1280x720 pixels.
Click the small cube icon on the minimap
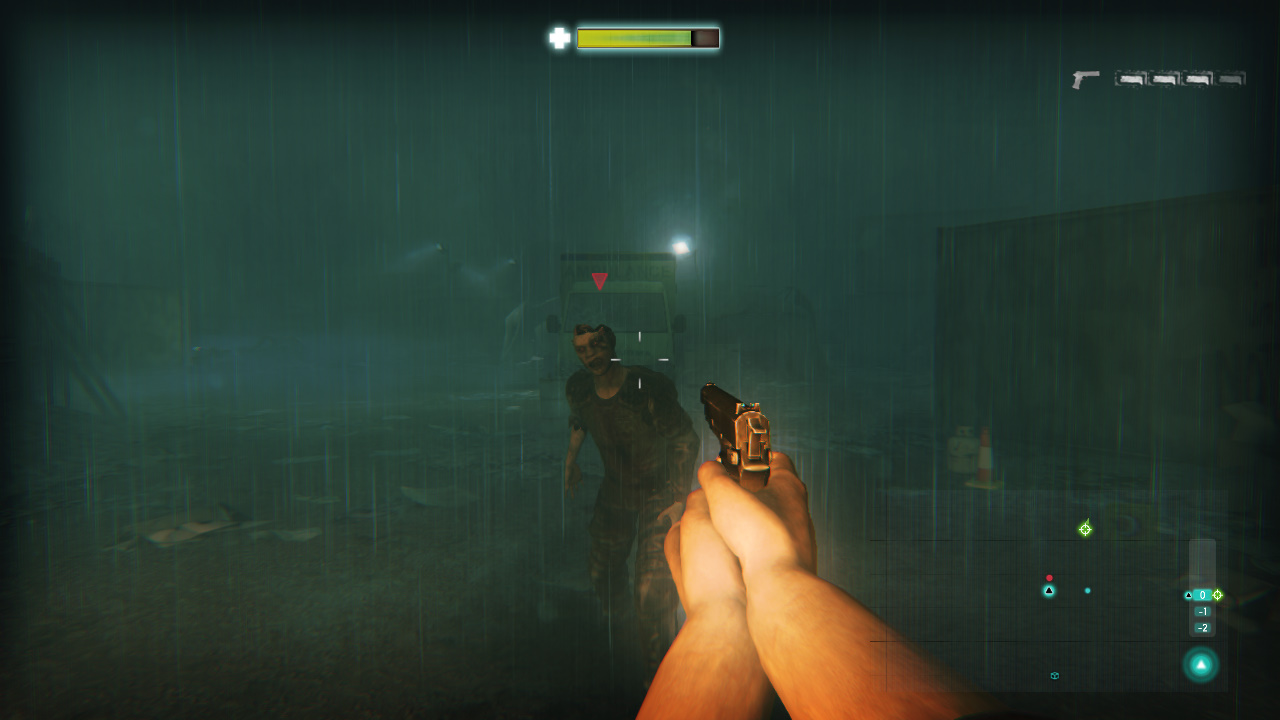1055,676
